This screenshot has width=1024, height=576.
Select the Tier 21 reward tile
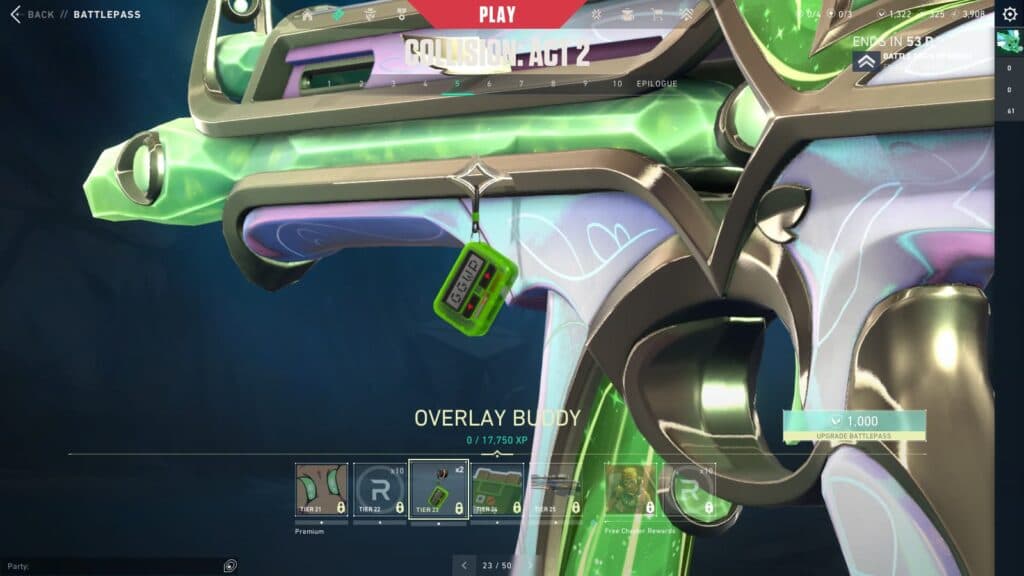point(322,489)
